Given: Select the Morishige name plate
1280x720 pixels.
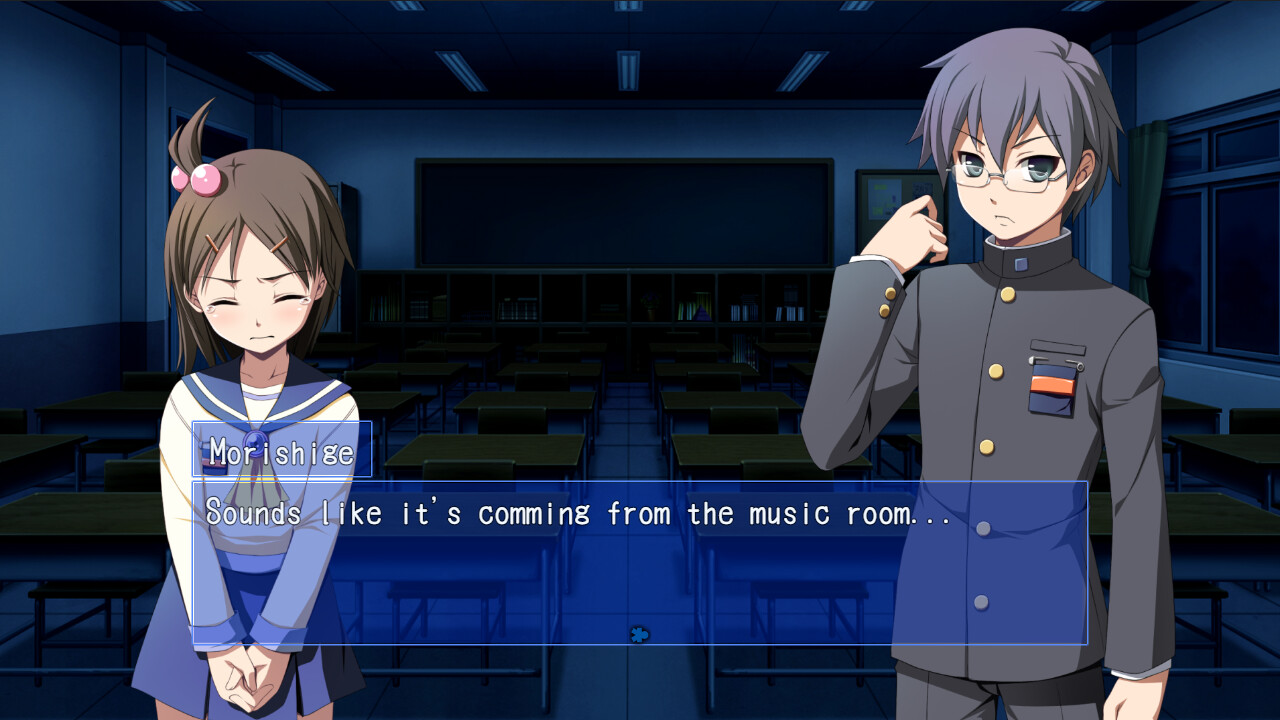Looking at the screenshot, I should pos(279,453).
